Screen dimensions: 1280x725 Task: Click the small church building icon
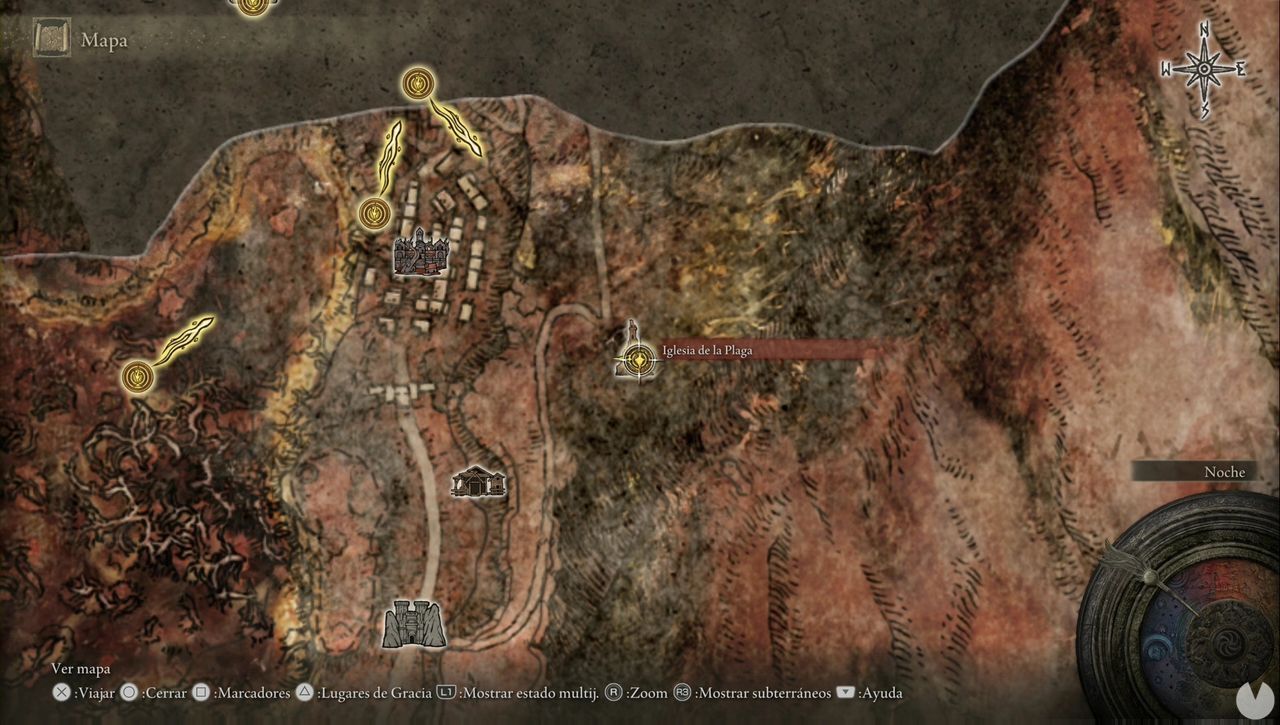[x=479, y=484]
